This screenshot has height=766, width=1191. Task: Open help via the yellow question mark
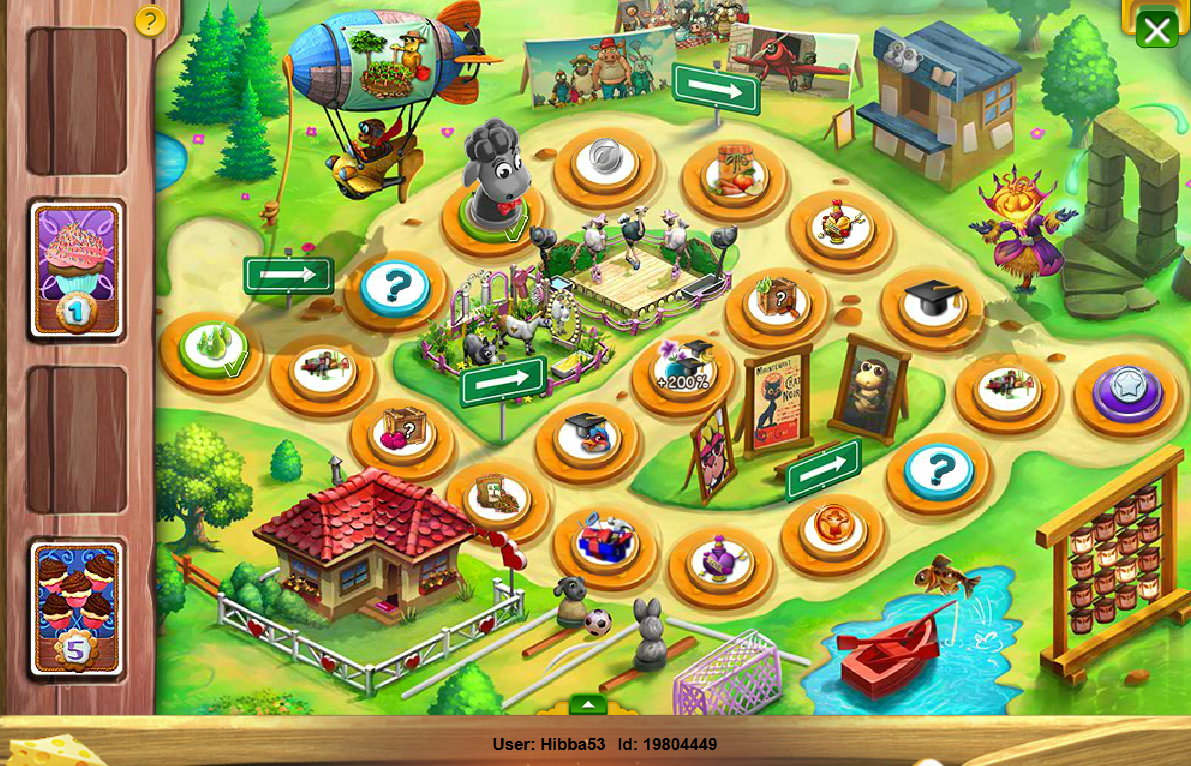tap(150, 21)
